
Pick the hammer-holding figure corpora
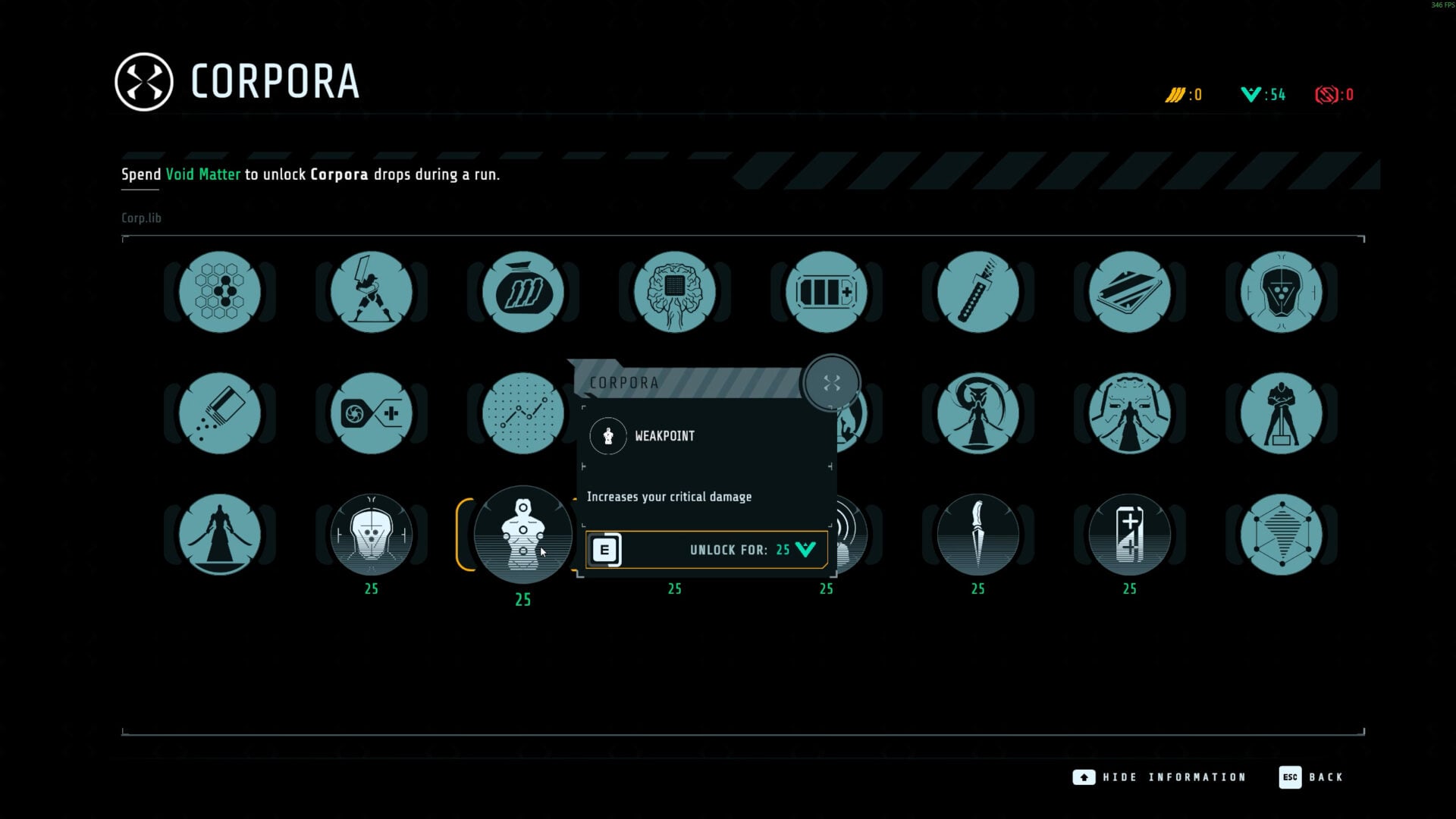pyautogui.click(x=1282, y=413)
